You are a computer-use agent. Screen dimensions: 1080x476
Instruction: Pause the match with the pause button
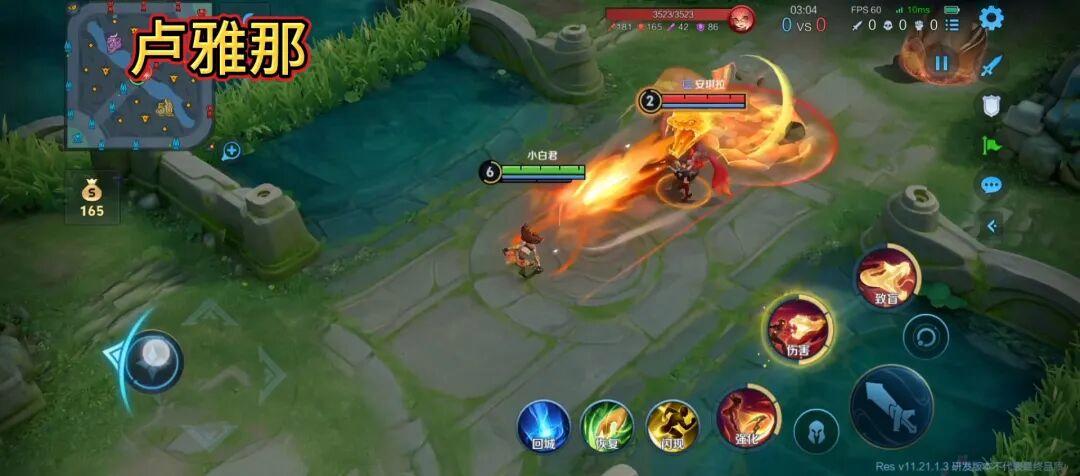pyautogui.click(x=941, y=63)
